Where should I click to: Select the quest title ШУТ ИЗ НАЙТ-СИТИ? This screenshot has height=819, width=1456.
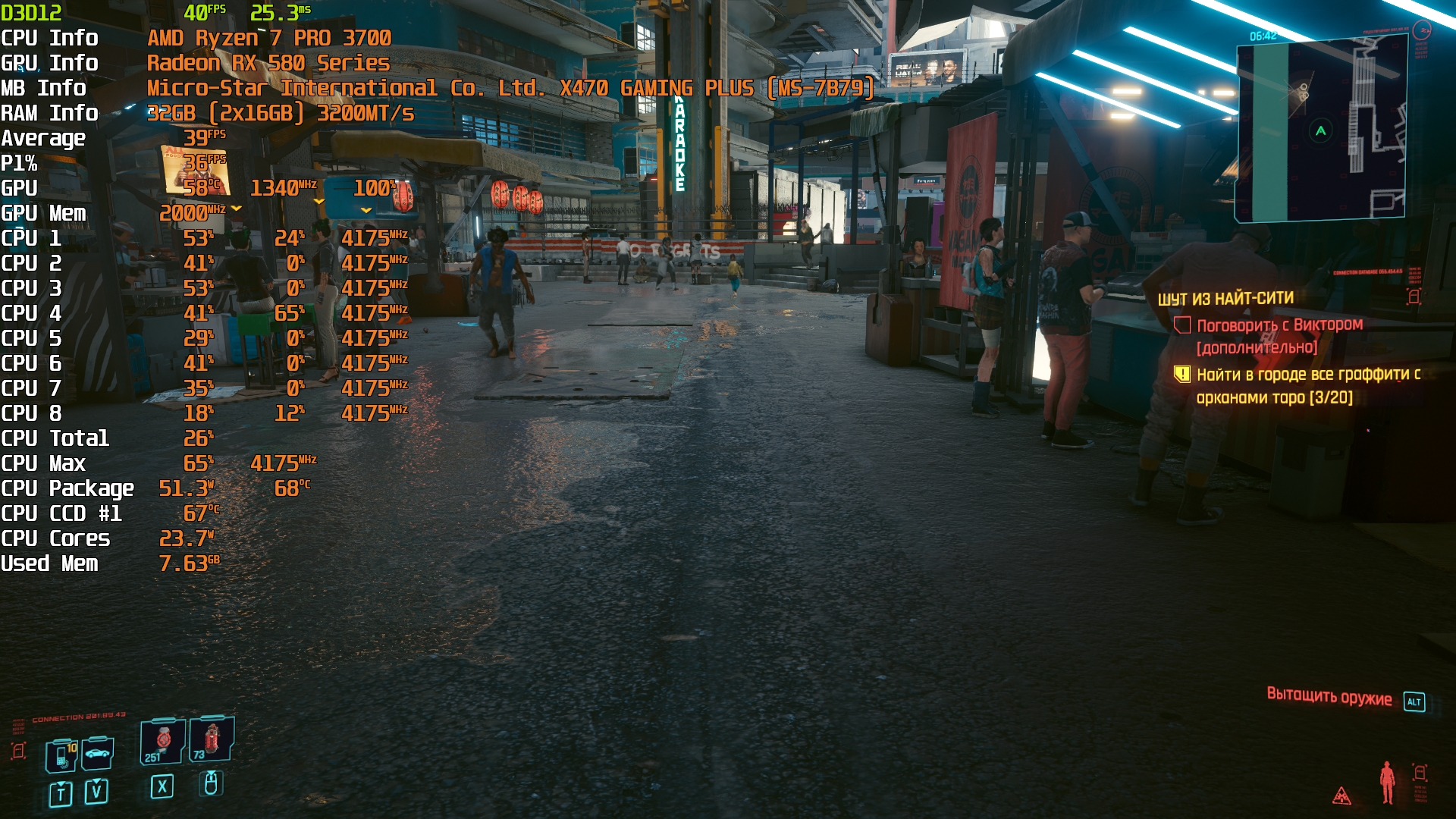tap(1225, 299)
